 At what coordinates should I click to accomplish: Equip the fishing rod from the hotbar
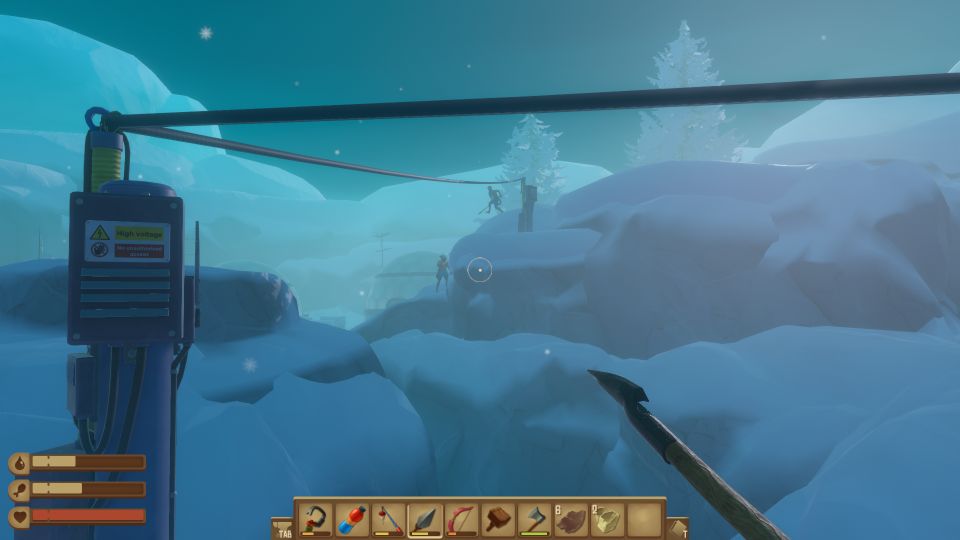(x=389, y=519)
